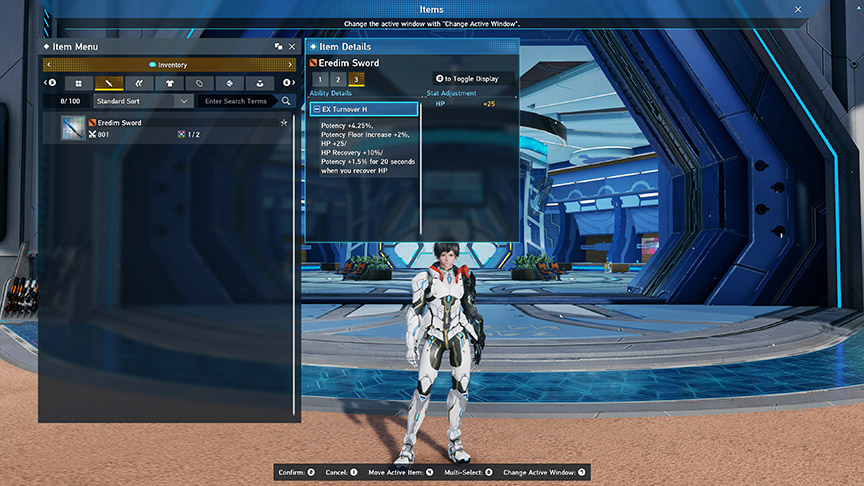The height and width of the screenshot is (486, 864).
Task: Go to next storage with right arrow on Inventory bar
Action: [x=292, y=65]
